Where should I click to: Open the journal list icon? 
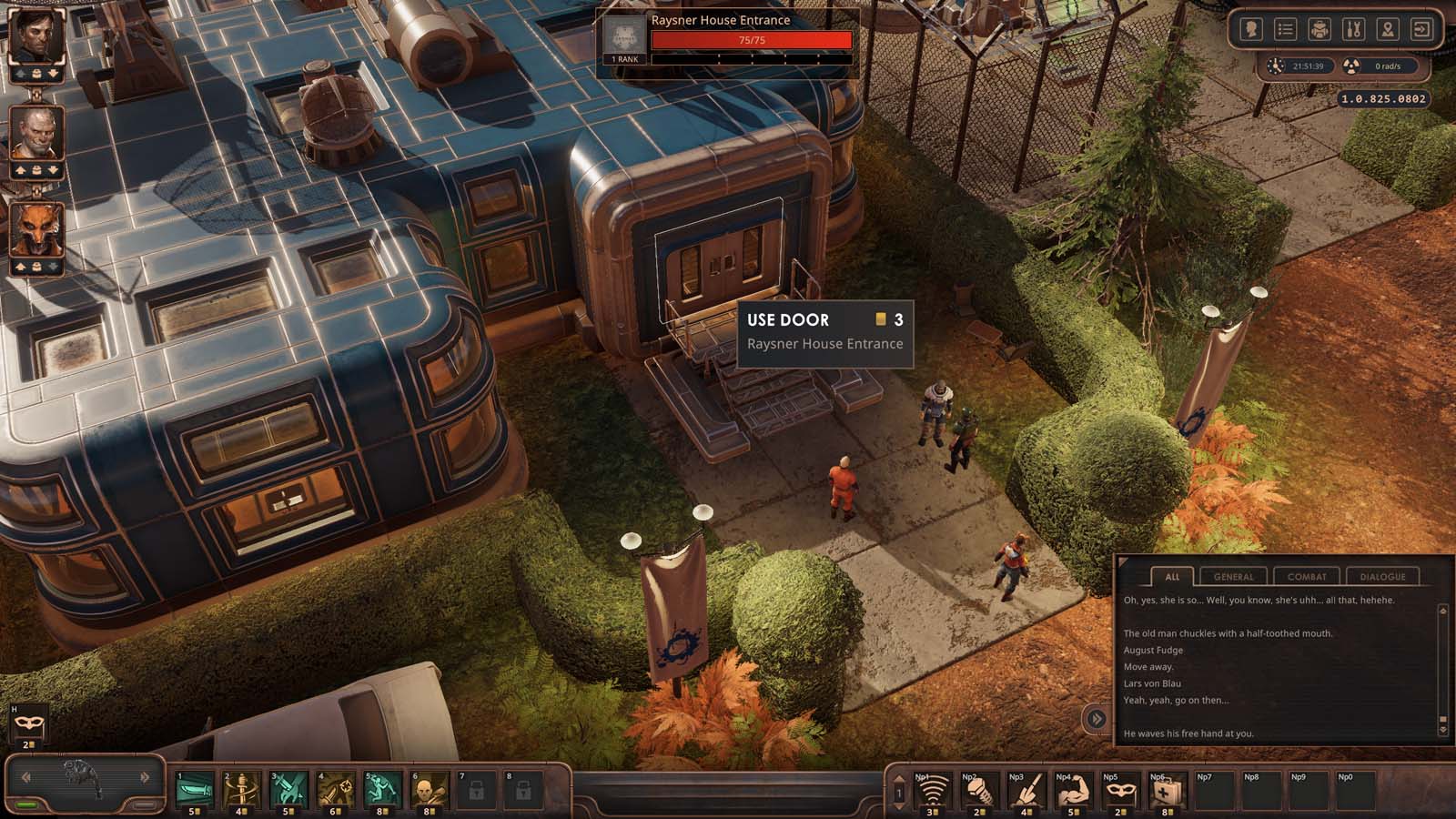(1285, 30)
